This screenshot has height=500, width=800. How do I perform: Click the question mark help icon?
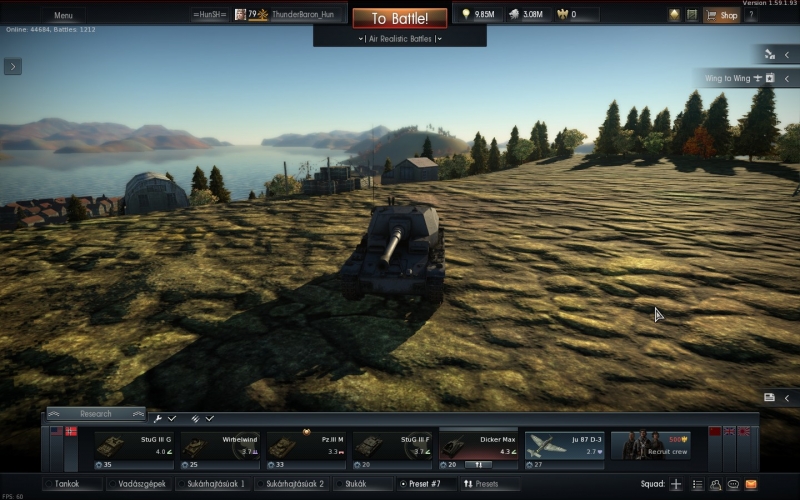752,15
